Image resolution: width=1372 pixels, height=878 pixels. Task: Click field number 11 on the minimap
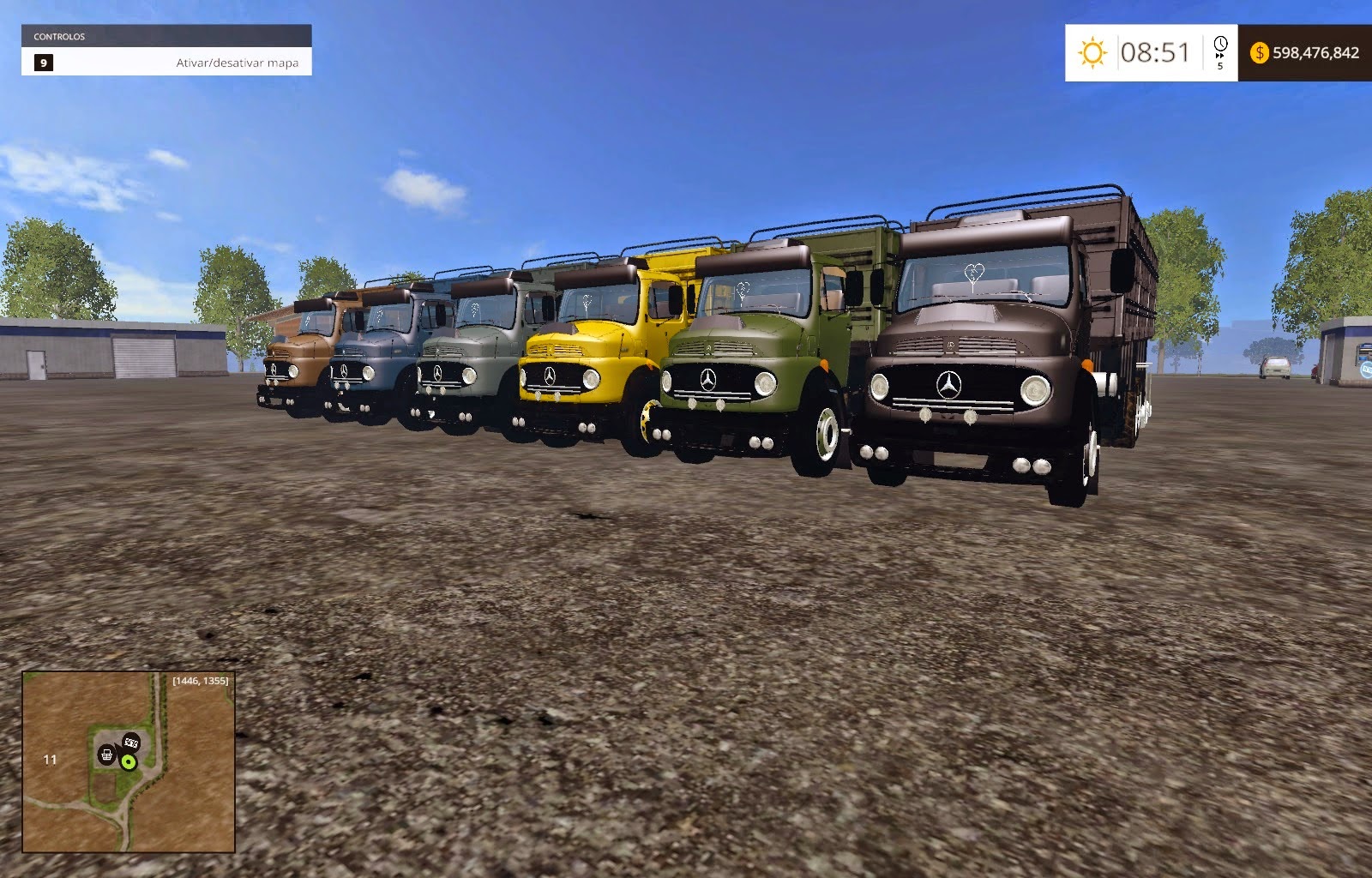pyautogui.click(x=50, y=760)
